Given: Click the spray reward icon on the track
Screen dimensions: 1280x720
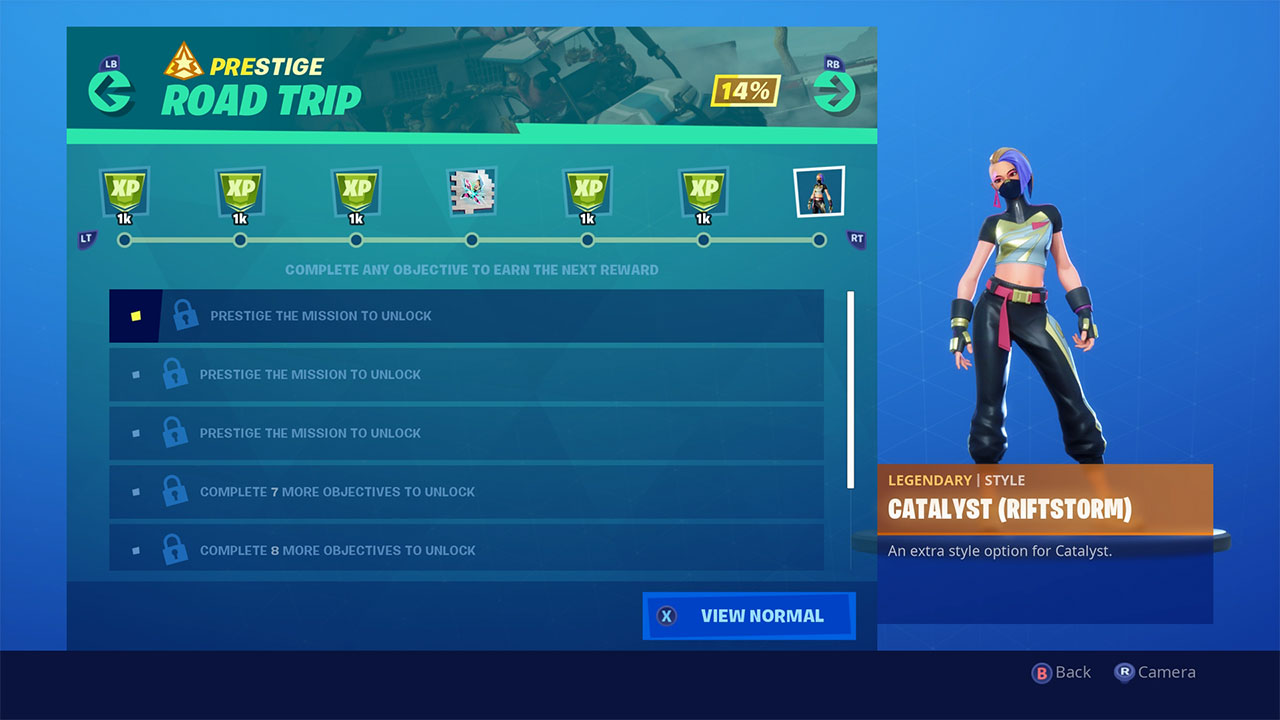Looking at the screenshot, I should [471, 192].
